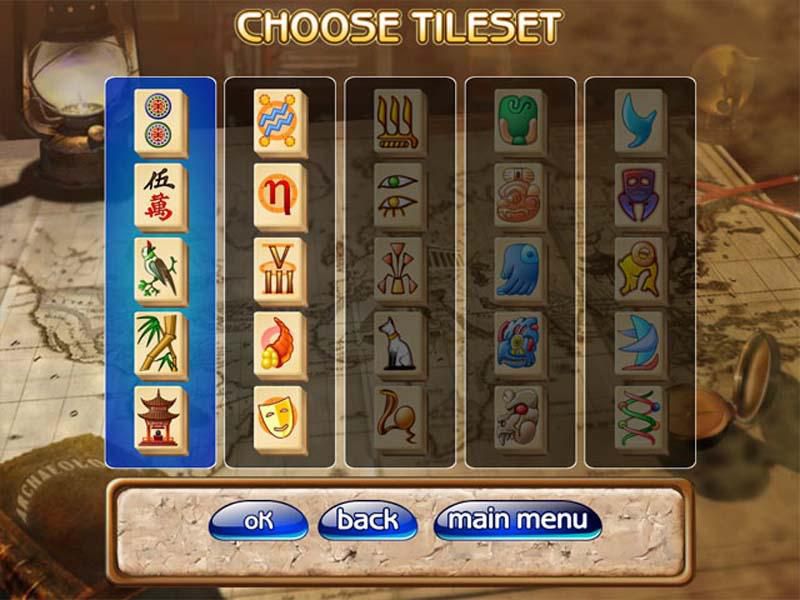This screenshot has width=800, height=600.
Task: Confirm tileset with the OK button
Action: coord(258,520)
